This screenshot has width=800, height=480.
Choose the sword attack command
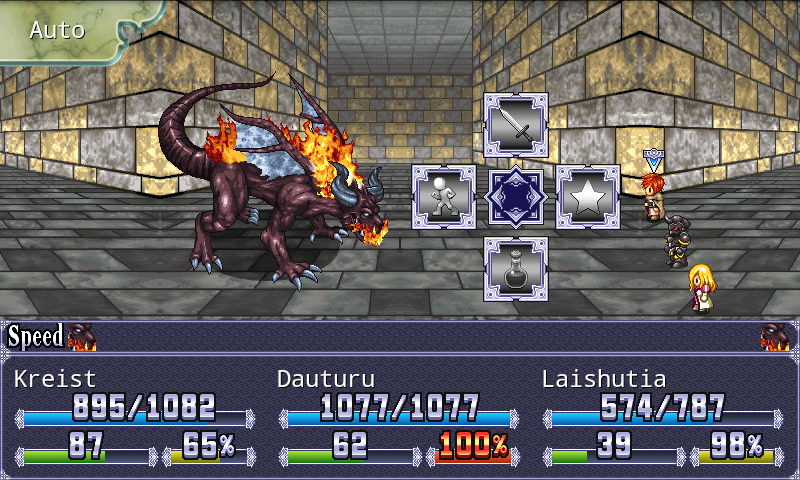pos(516,125)
